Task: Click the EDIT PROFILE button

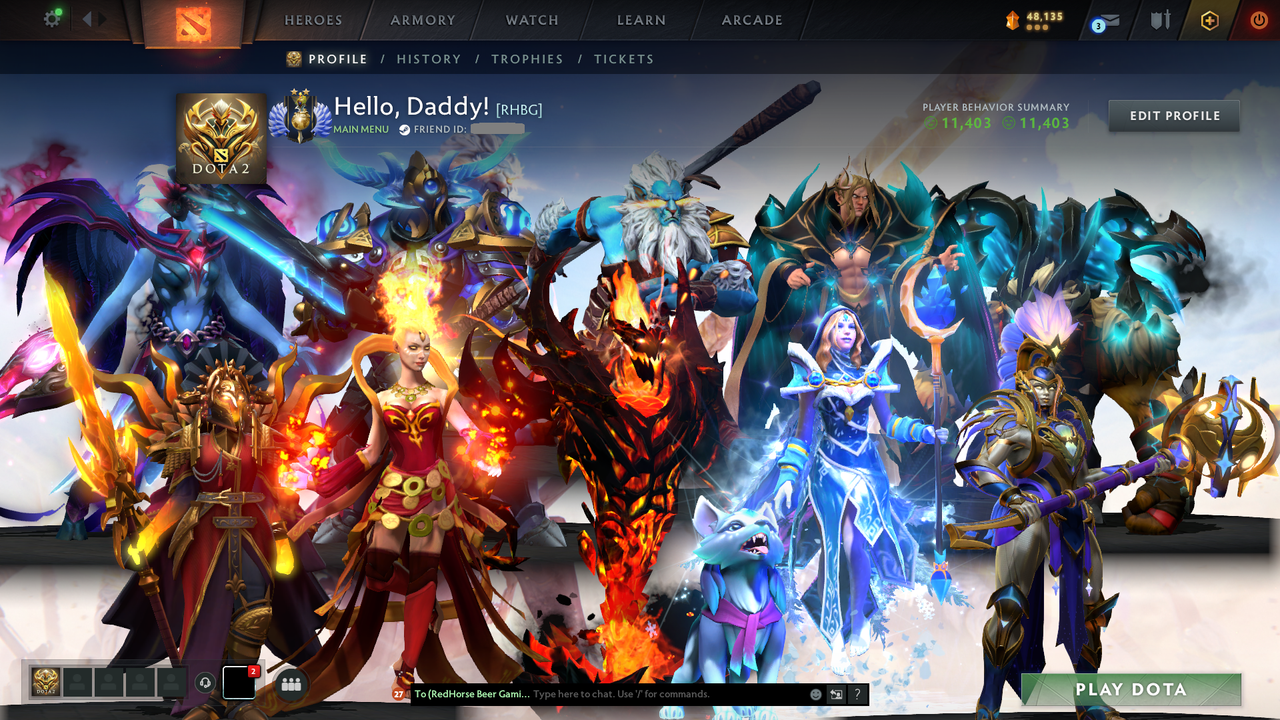Action: (1173, 116)
